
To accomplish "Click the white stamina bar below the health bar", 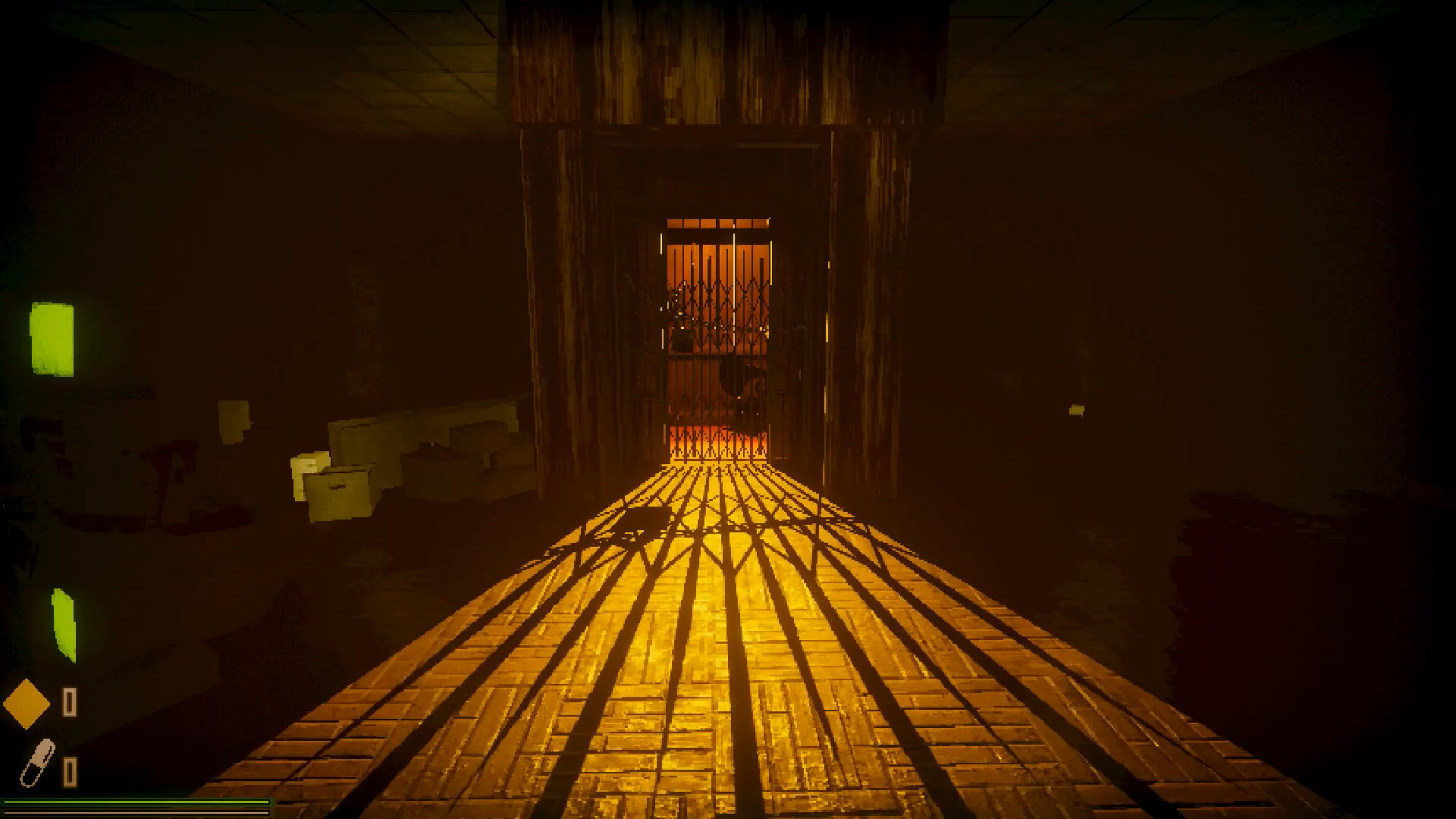I will pos(136,813).
